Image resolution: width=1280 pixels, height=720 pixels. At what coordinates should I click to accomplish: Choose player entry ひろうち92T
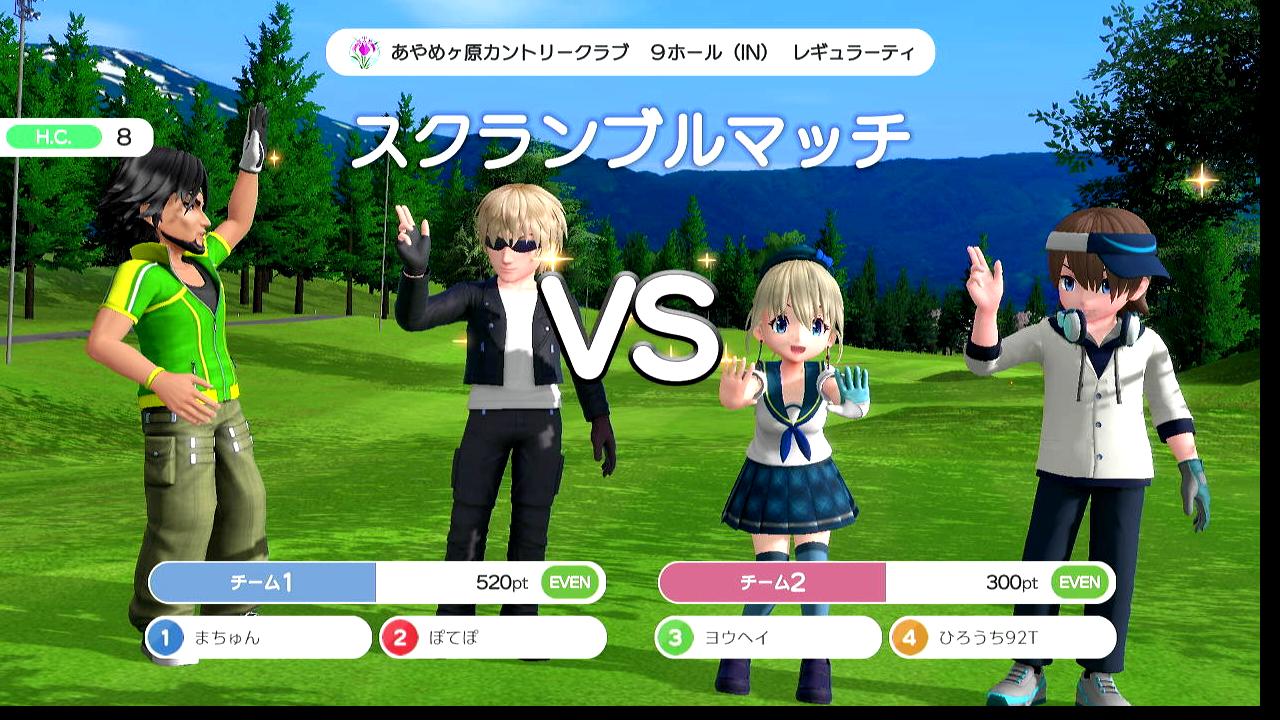[1002, 637]
